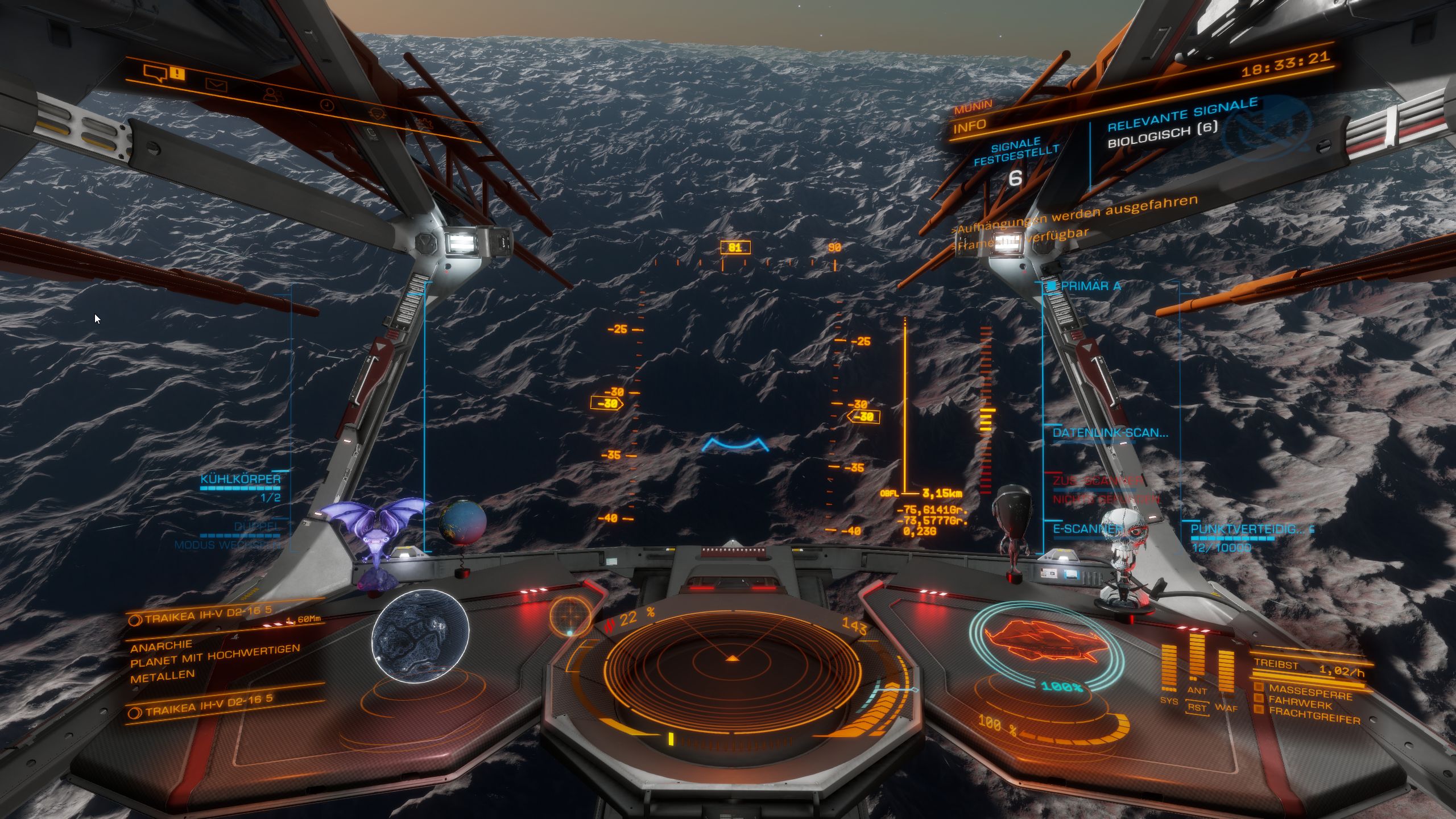
Task: Click the planet target hologram display
Action: pyautogui.click(x=420, y=634)
